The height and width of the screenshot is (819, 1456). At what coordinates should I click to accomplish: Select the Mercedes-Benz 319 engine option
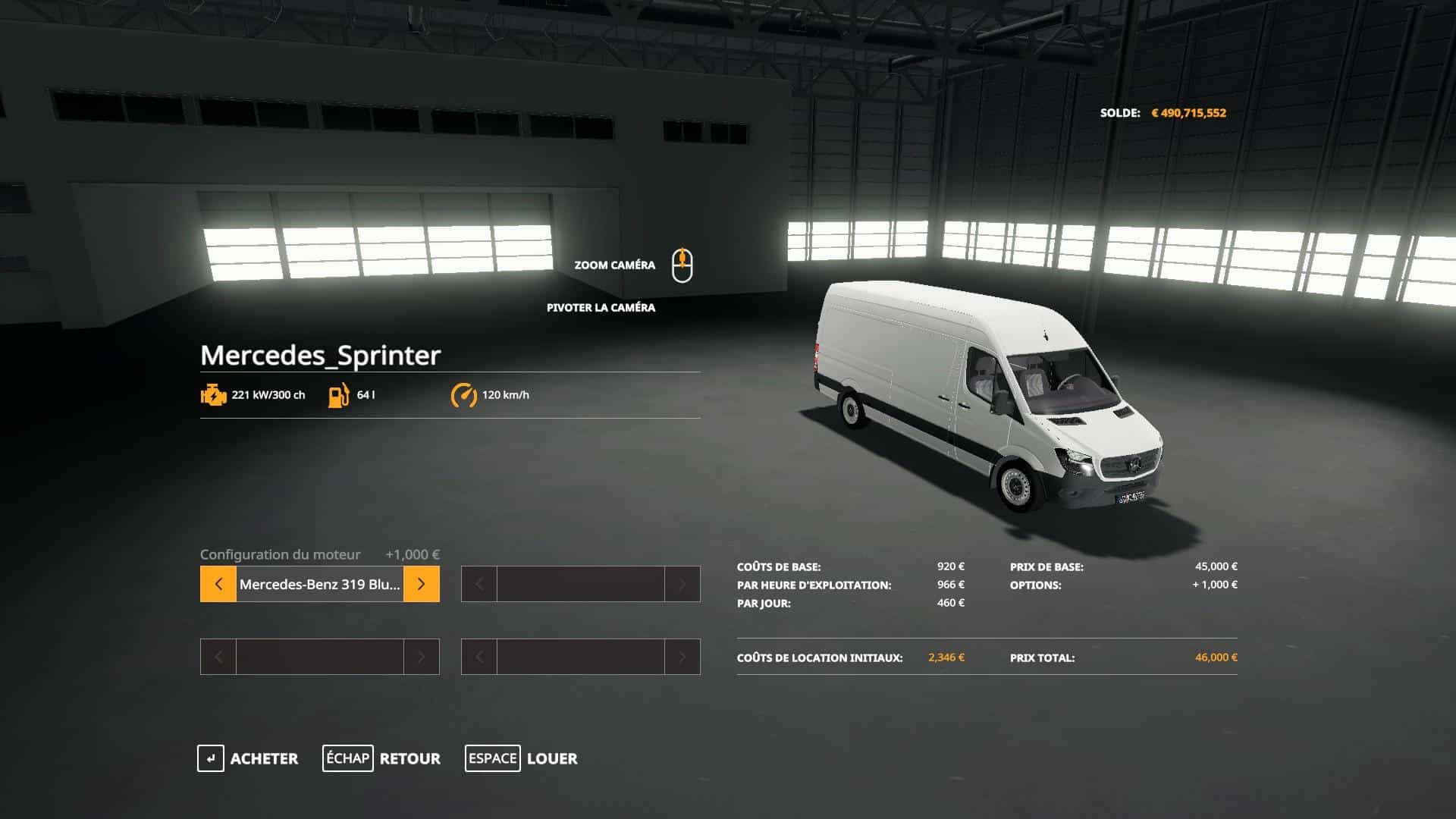click(x=319, y=584)
